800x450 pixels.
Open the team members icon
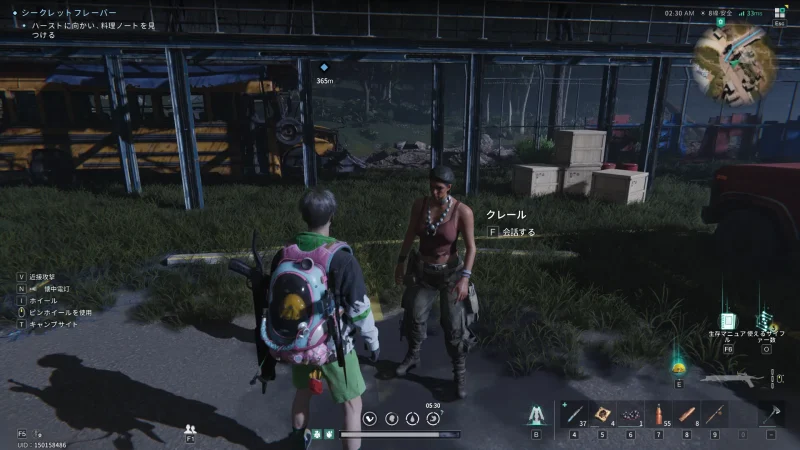click(x=190, y=429)
